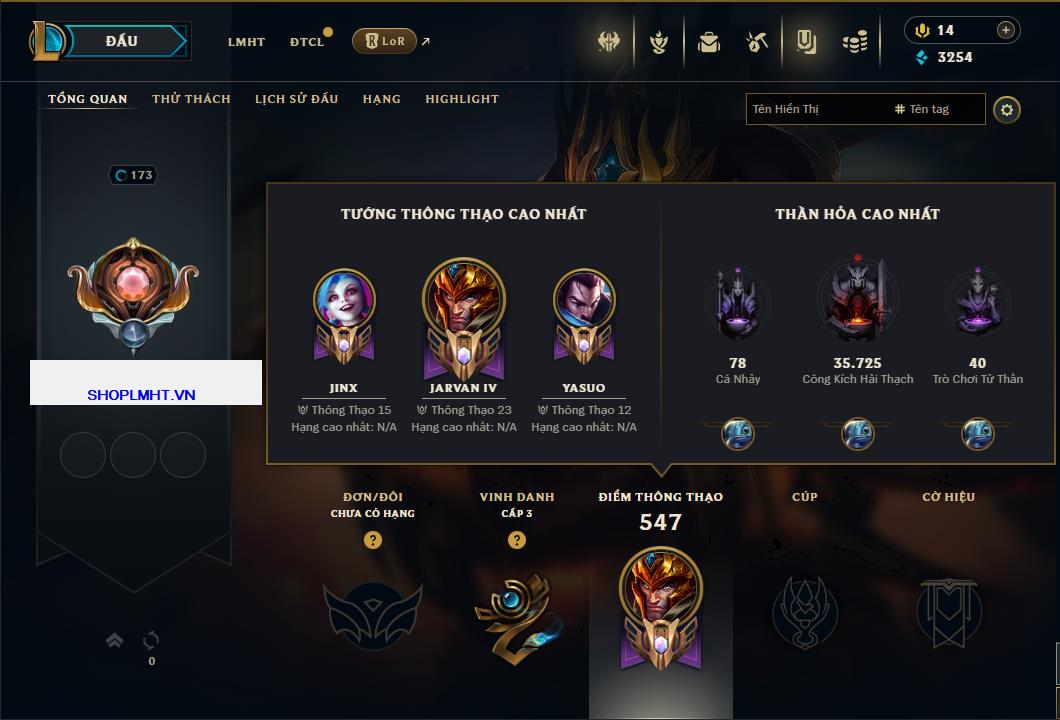The image size is (1060, 720).
Task: Start a match with the ĐẤU button
Action: (x=121, y=41)
